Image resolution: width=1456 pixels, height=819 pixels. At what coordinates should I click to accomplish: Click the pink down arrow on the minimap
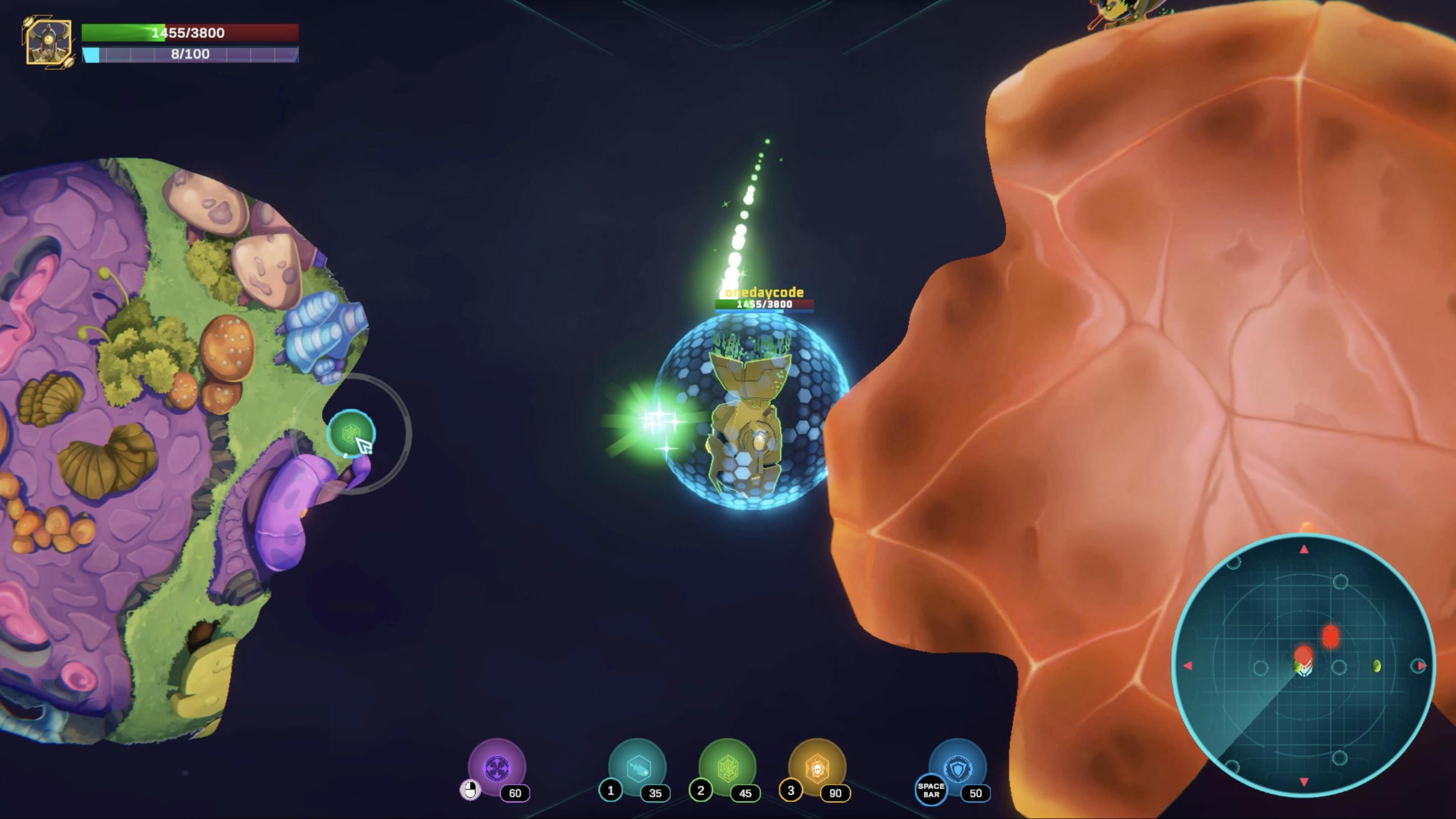(1304, 782)
